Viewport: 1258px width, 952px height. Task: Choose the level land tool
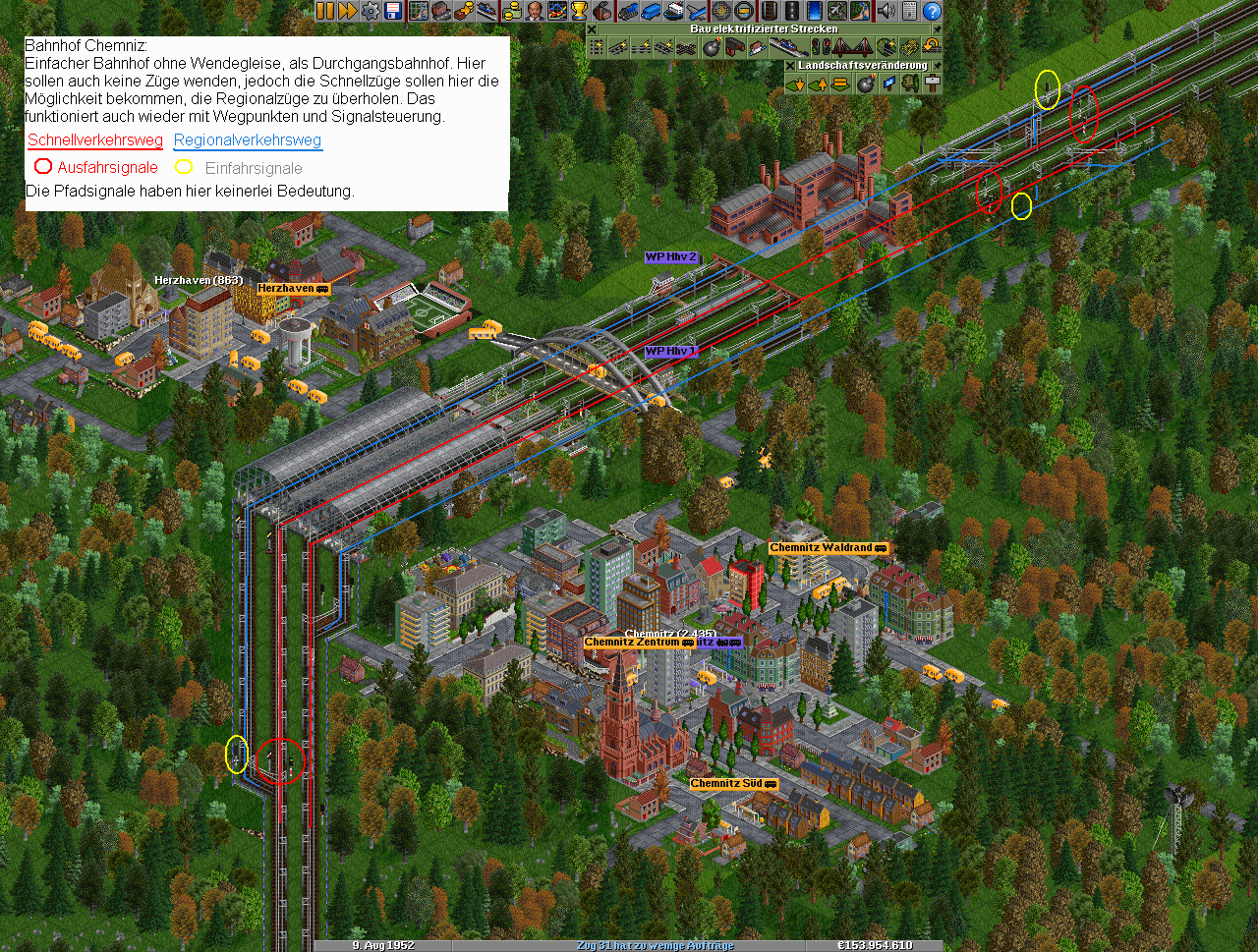[840, 84]
